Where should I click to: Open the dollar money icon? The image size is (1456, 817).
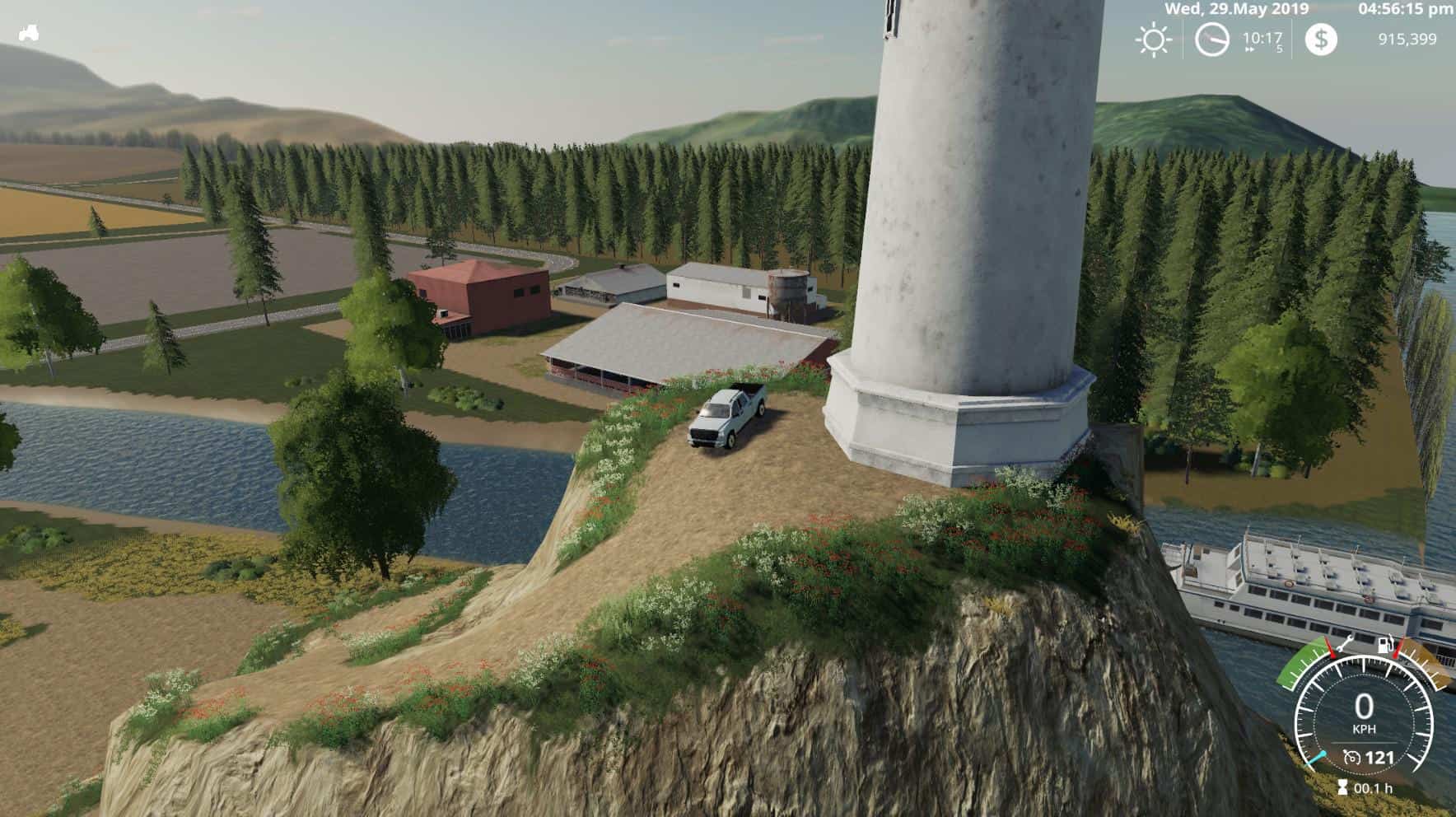tap(1321, 40)
